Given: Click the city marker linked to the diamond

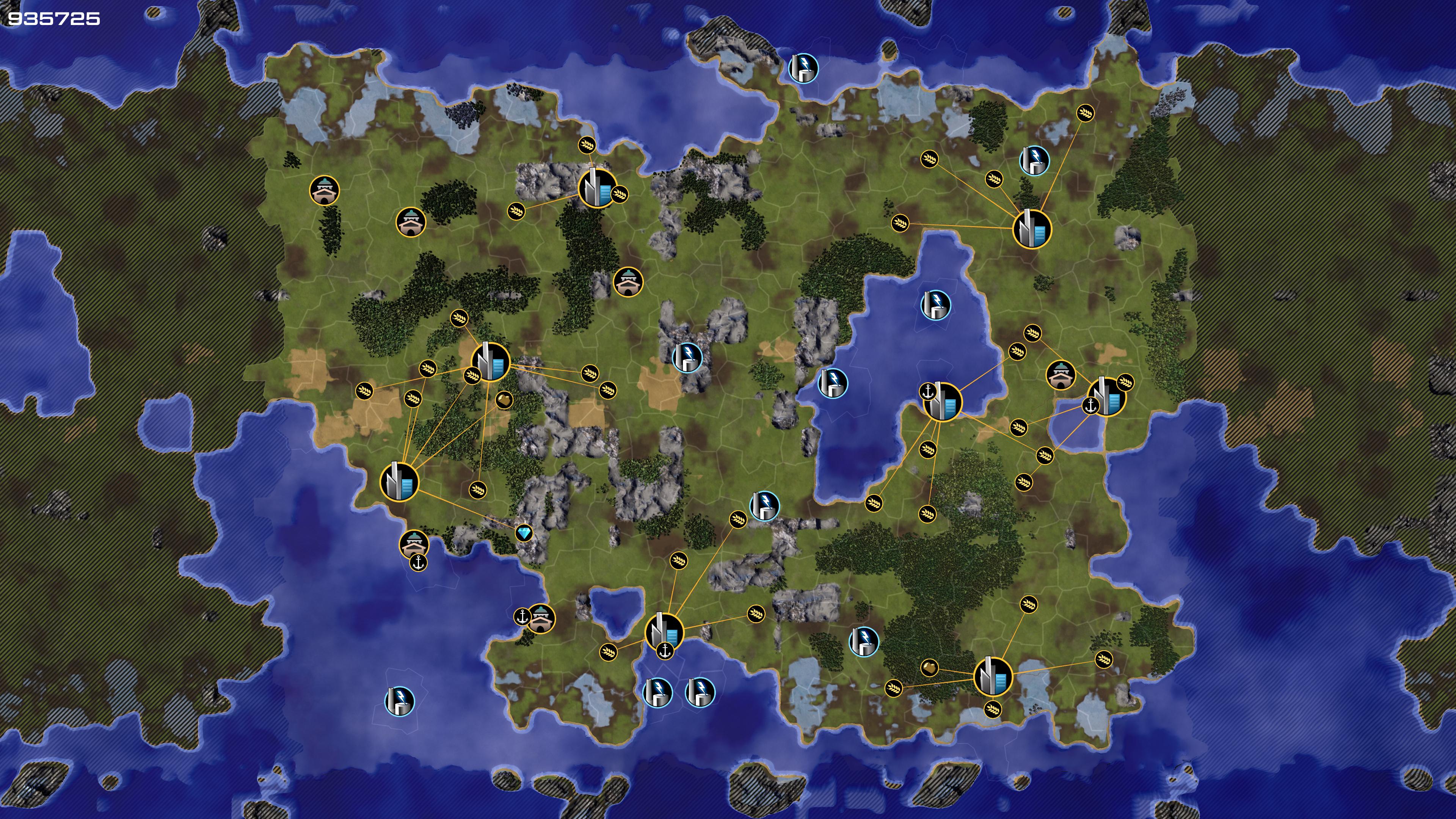Looking at the screenshot, I should coord(400,482).
